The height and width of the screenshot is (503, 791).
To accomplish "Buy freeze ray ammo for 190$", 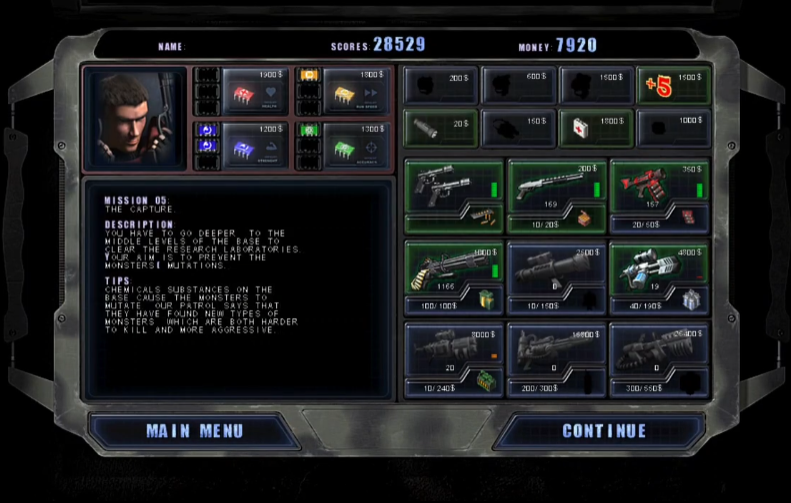I will tap(659, 306).
